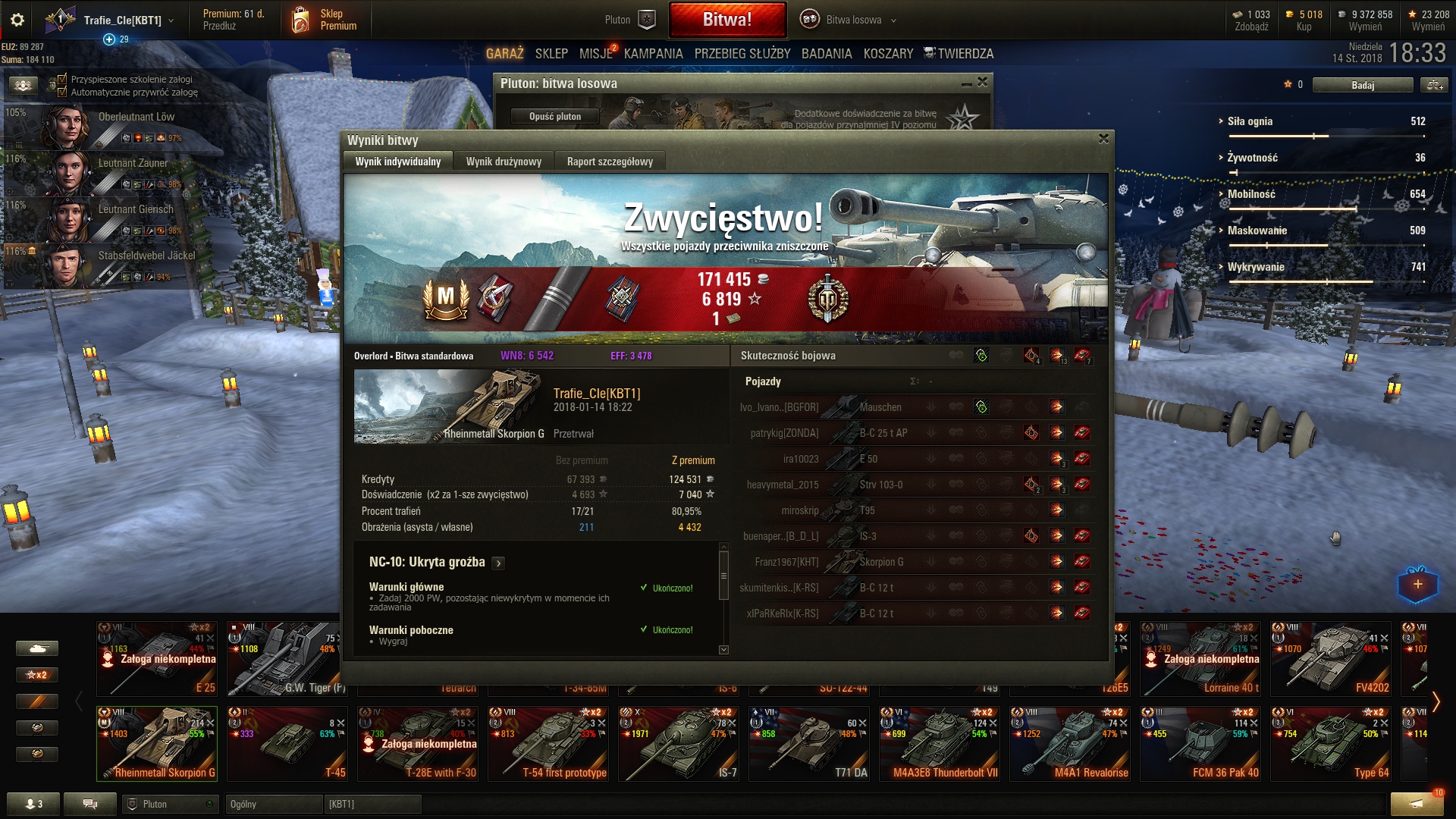The image size is (1456, 819).
Task: Close the Wyniki bitwy results window
Action: point(1103,139)
